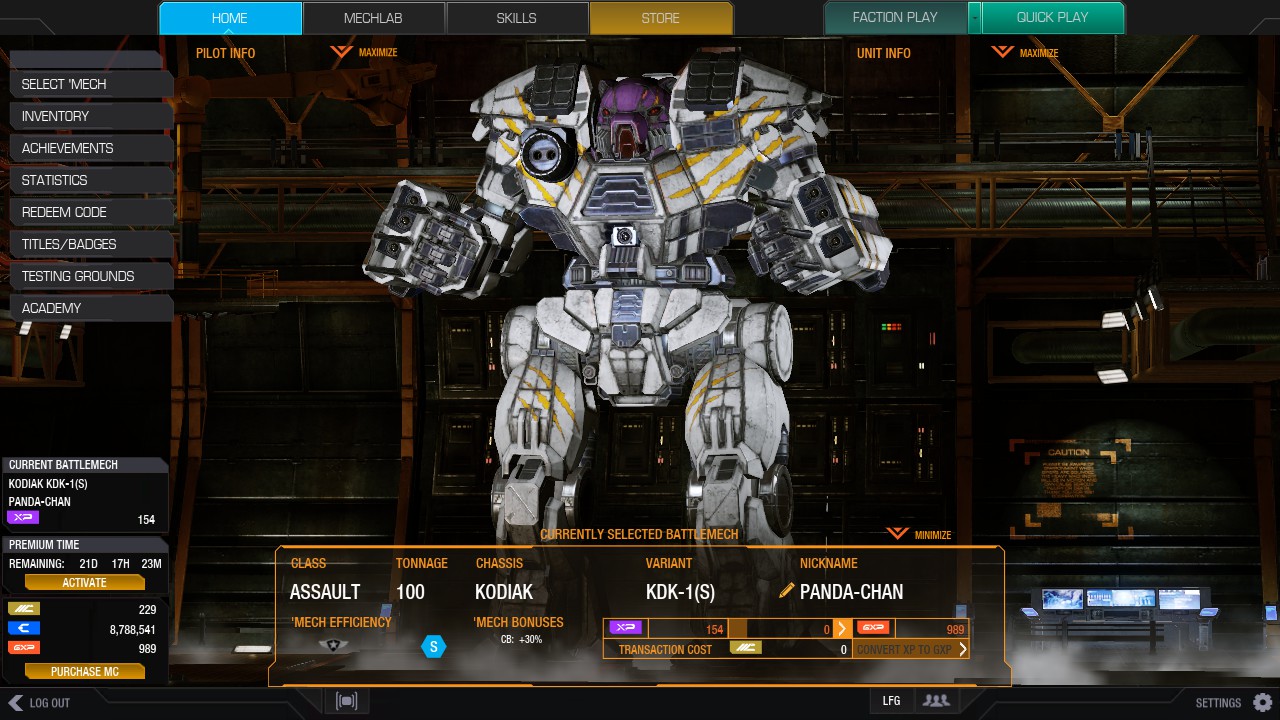Switch to the MechLab tab
This screenshot has width=1280, height=720.
click(374, 18)
